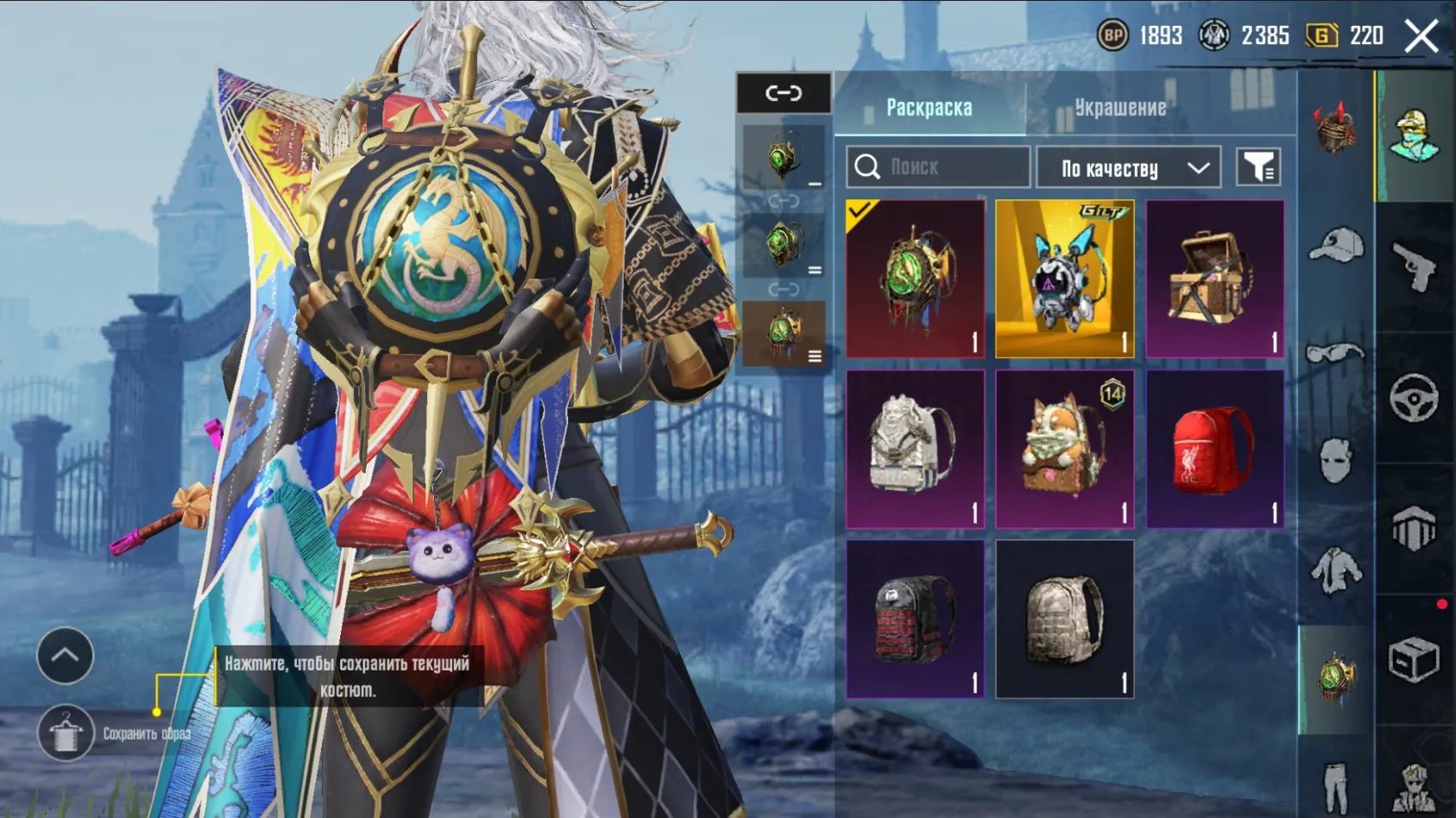The image size is (1456, 818).
Task: Switch to the Украшение tab
Action: [x=1122, y=107]
